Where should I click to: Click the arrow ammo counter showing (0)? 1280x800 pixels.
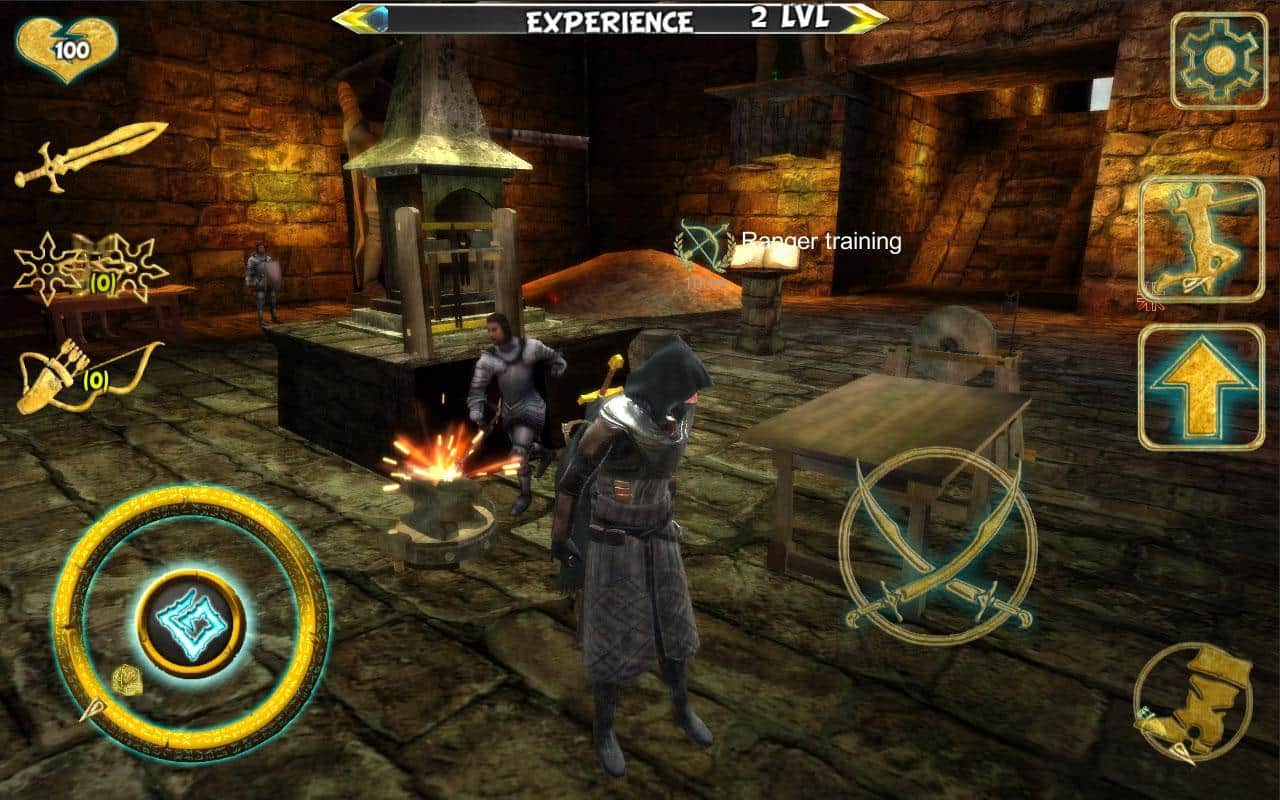tap(95, 380)
